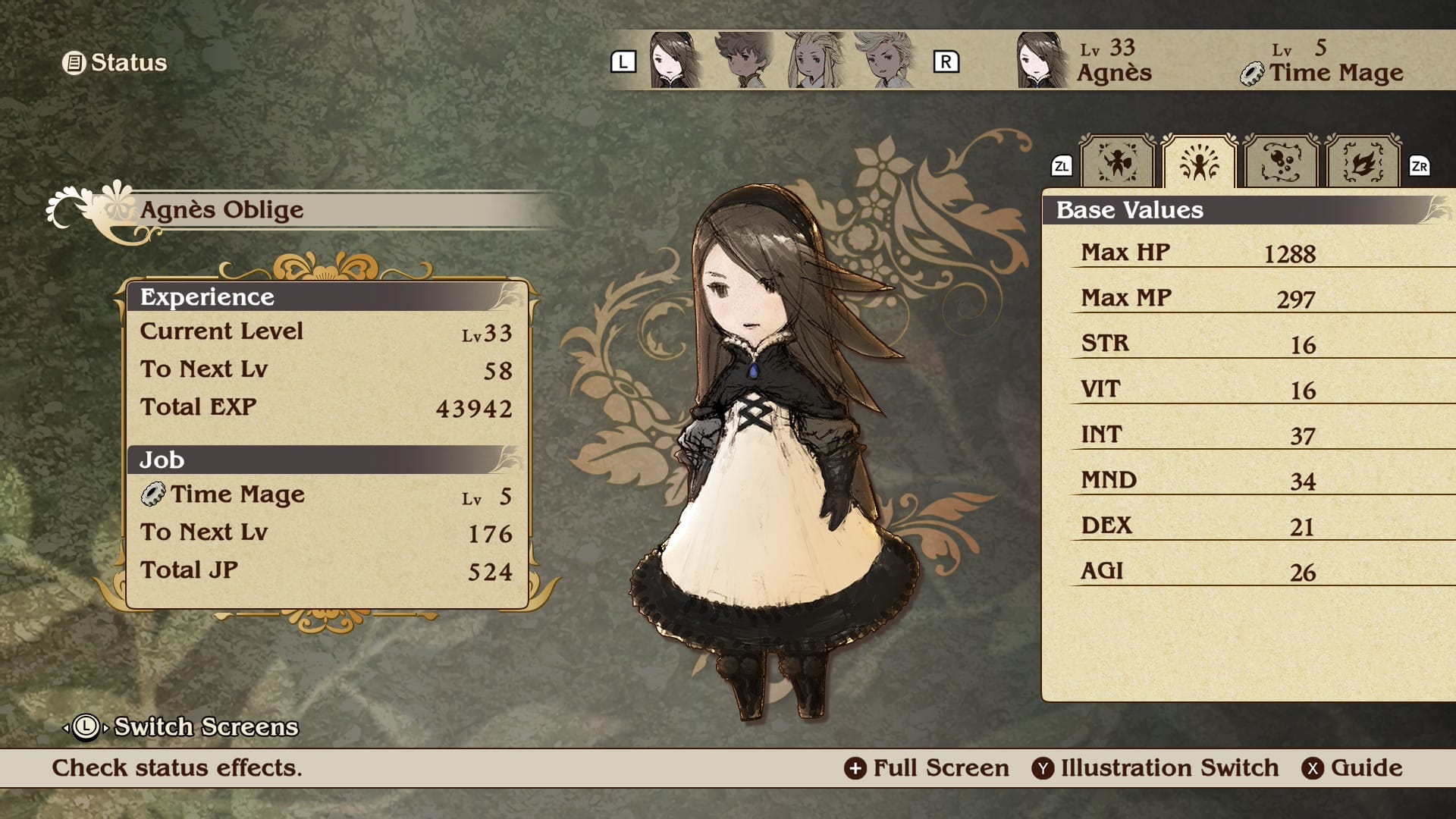Switch to Tiz's brown-haired portrait

pos(743,61)
